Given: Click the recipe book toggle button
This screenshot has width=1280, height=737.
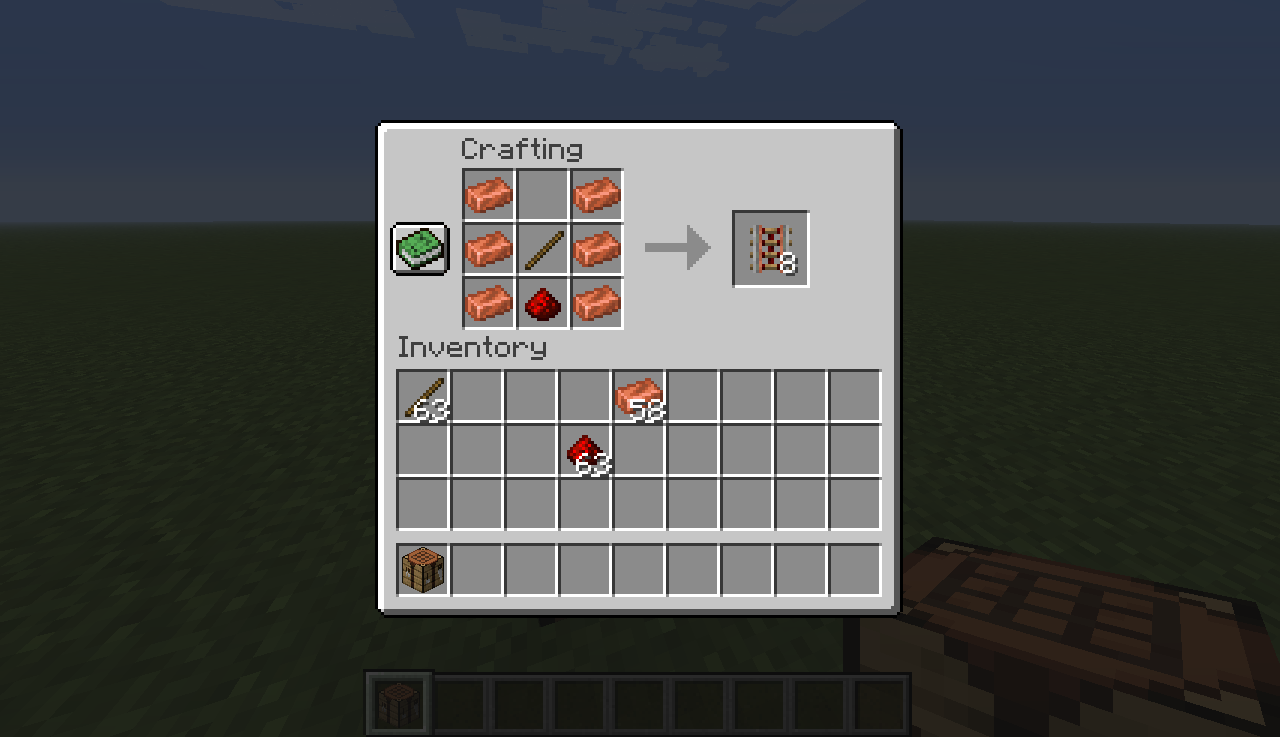Looking at the screenshot, I should click(x=419, y=247).
